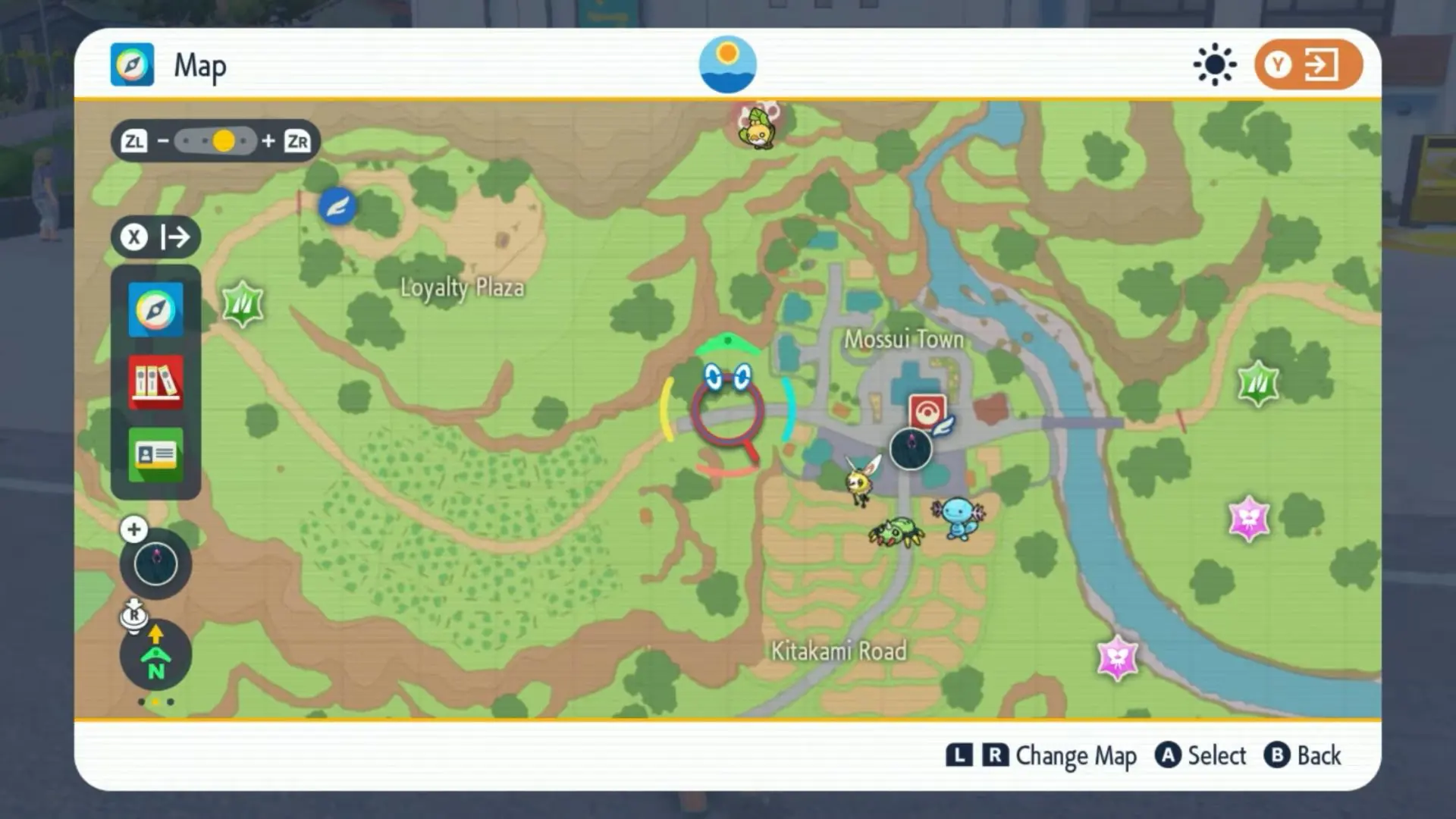Open the Pokédex bookshelf app
This screenshot has width=1456, height=819.
click(155, 382)
